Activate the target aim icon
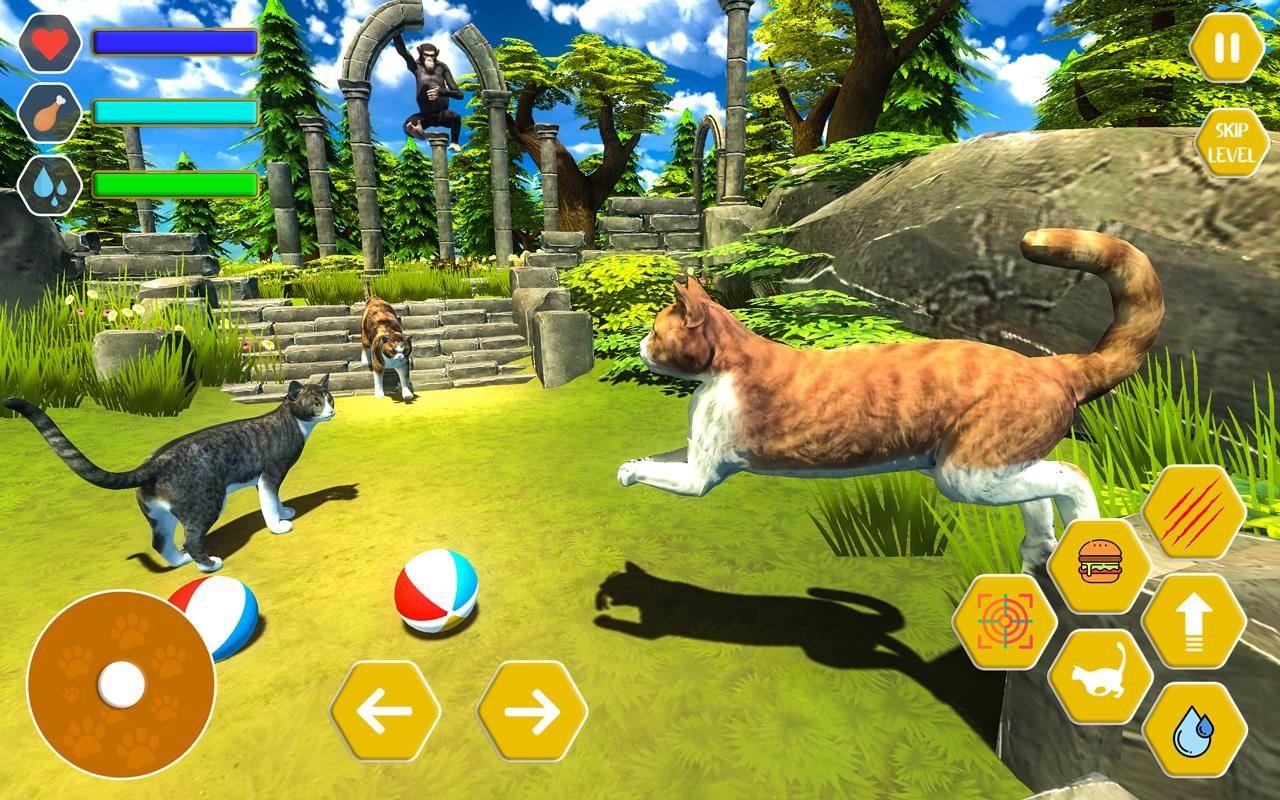This screenshot has width=1280, height=800. point(1008,620)
